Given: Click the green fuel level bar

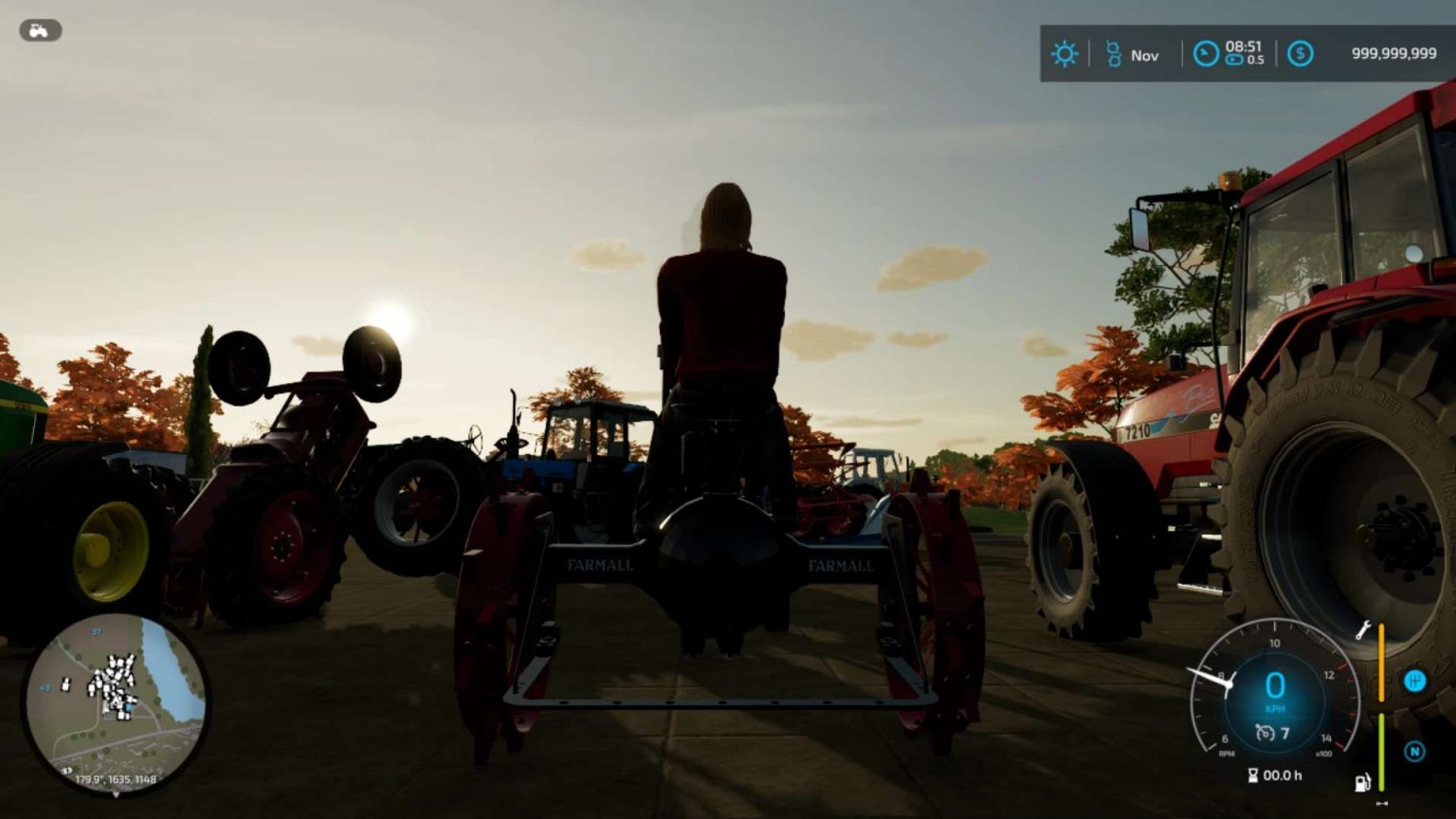Looking at the screenshot, I should [x=1381, y=752].
